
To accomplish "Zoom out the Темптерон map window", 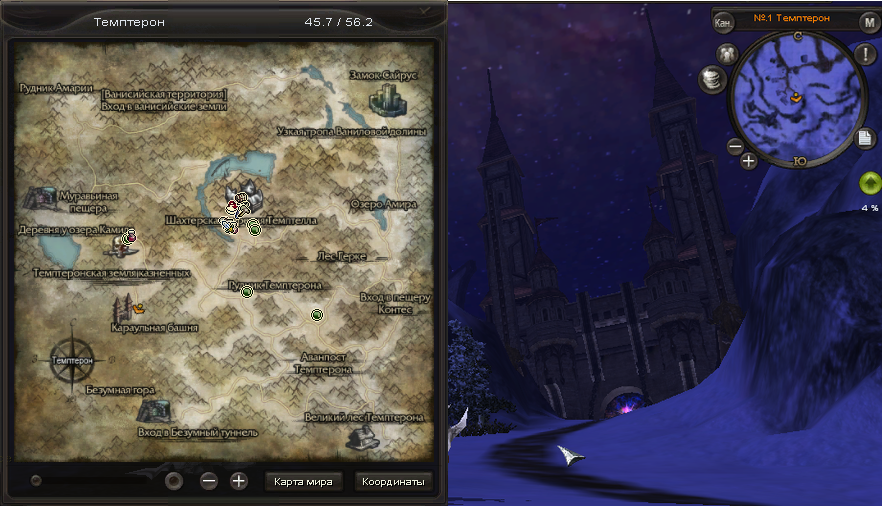I will pos(209,481).
